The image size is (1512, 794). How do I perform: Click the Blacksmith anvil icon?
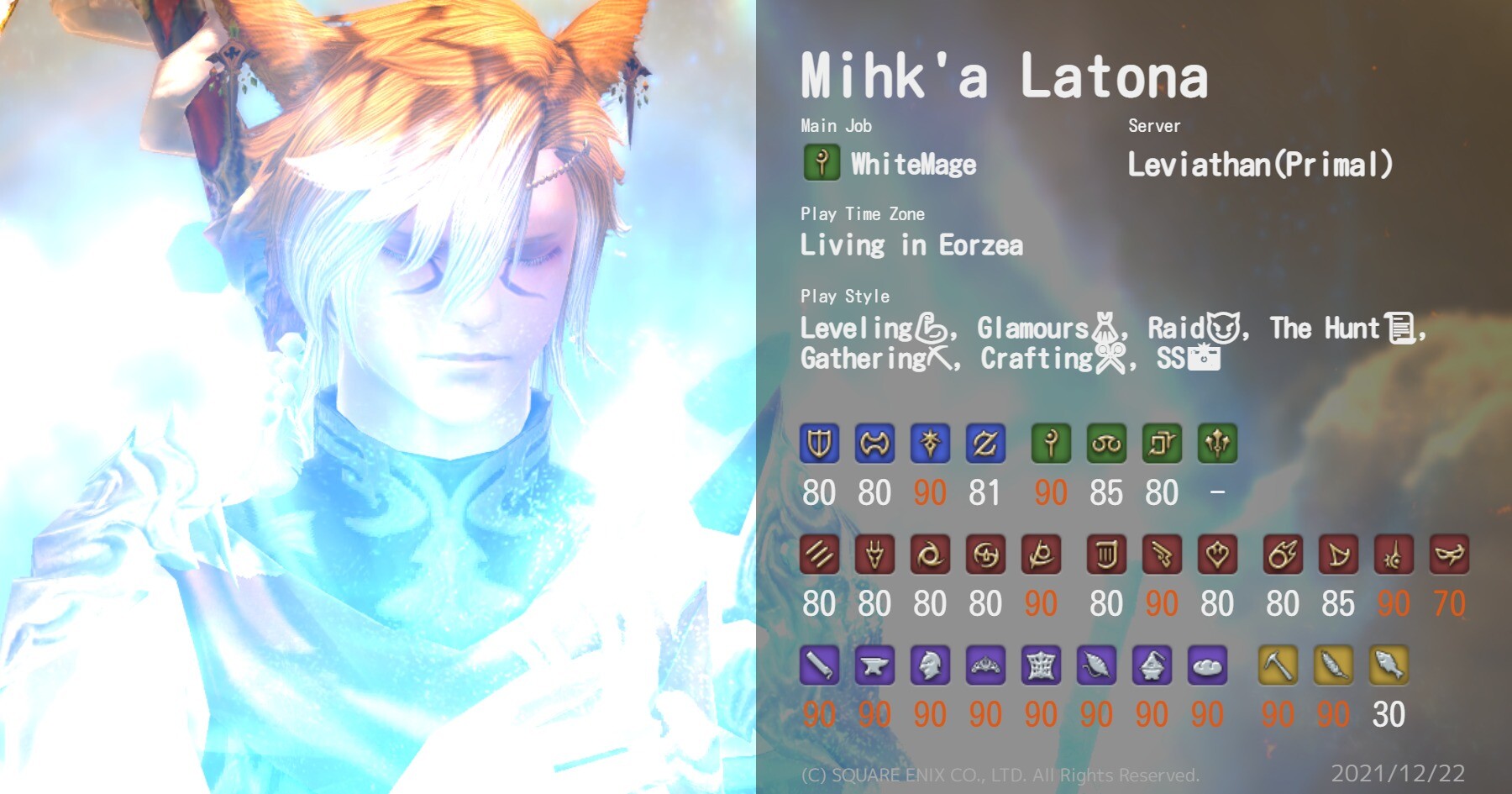click(x=874, y=665)
